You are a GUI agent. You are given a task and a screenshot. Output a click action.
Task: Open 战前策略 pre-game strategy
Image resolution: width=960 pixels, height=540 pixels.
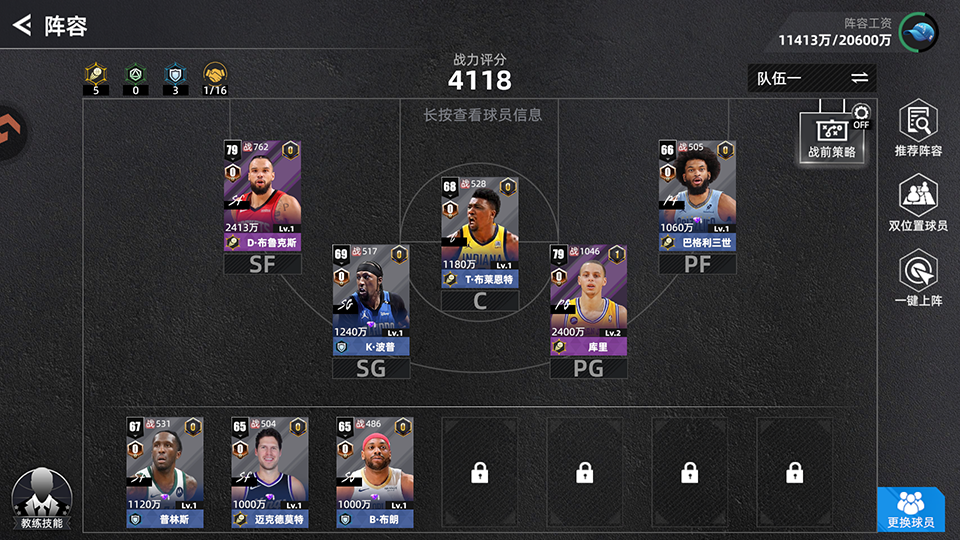coord(831,134)
